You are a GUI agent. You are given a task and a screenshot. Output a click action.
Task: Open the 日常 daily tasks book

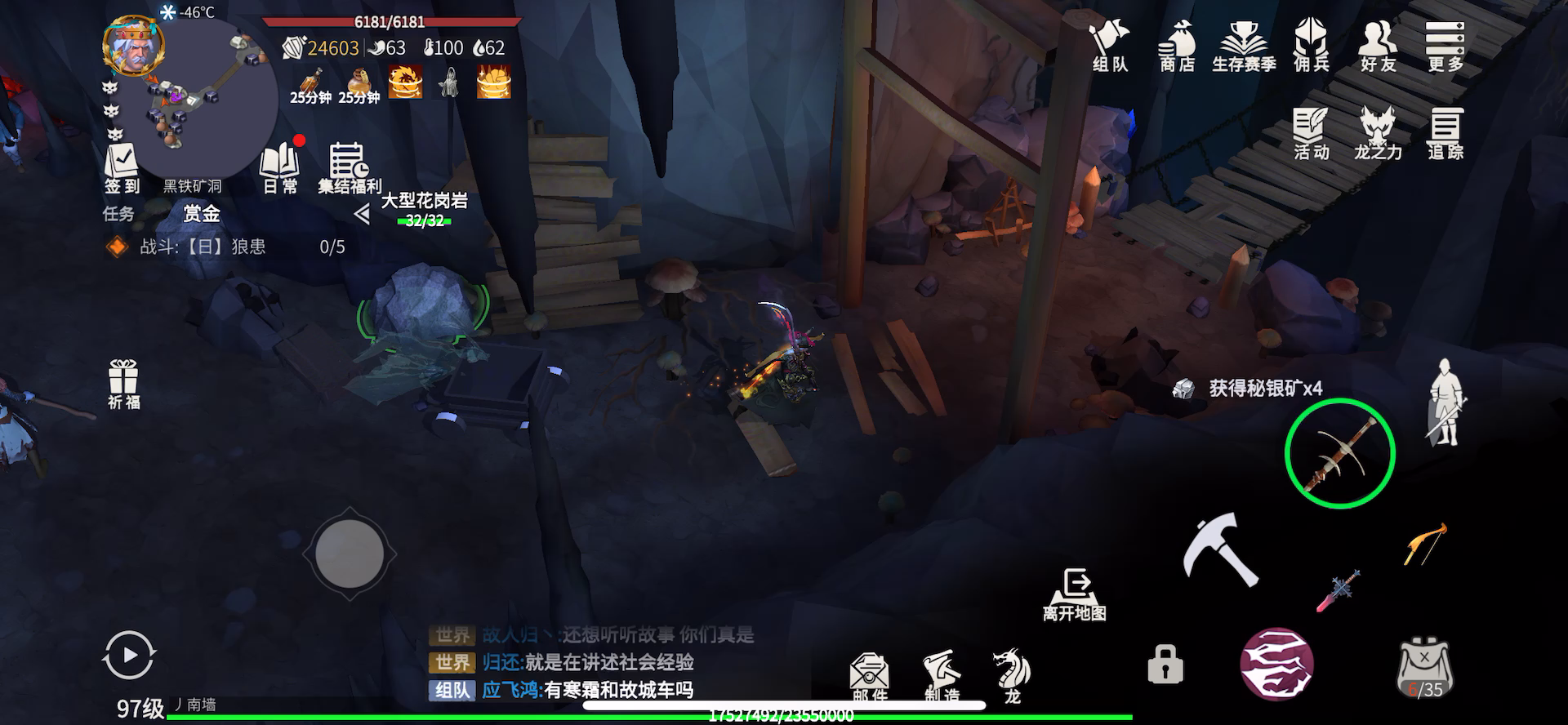click(x=280, y=167)
